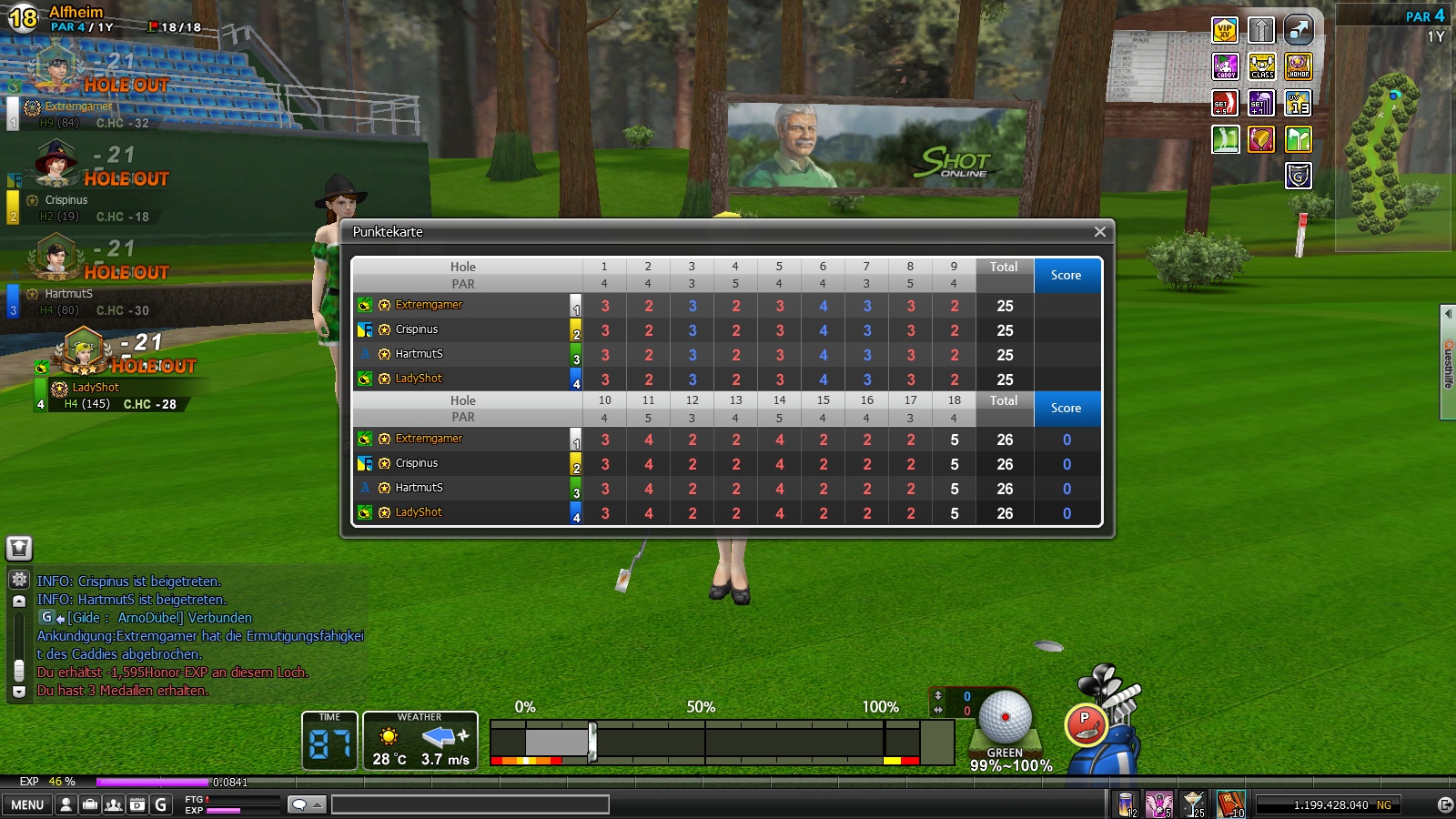Close the Punktekarte scorecard window
The width and height of the screenshot is (1456, 819).
(x=1099, y=232)
